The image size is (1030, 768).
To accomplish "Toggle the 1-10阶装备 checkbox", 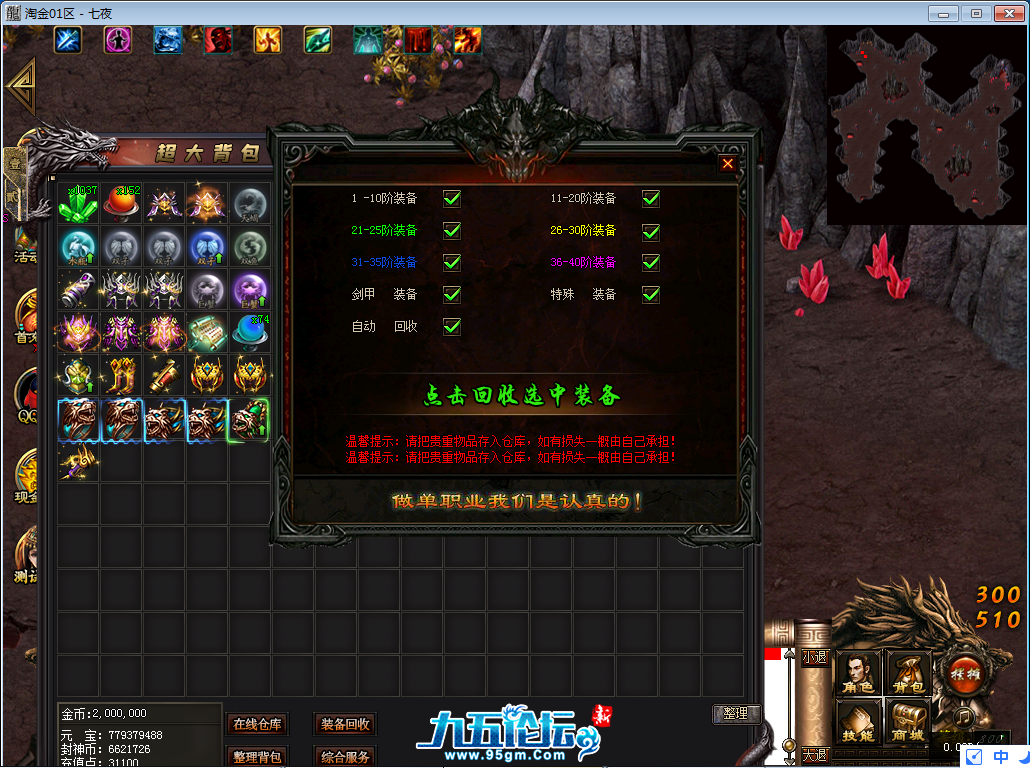I will pyautogui.click(x=452, y=198).
